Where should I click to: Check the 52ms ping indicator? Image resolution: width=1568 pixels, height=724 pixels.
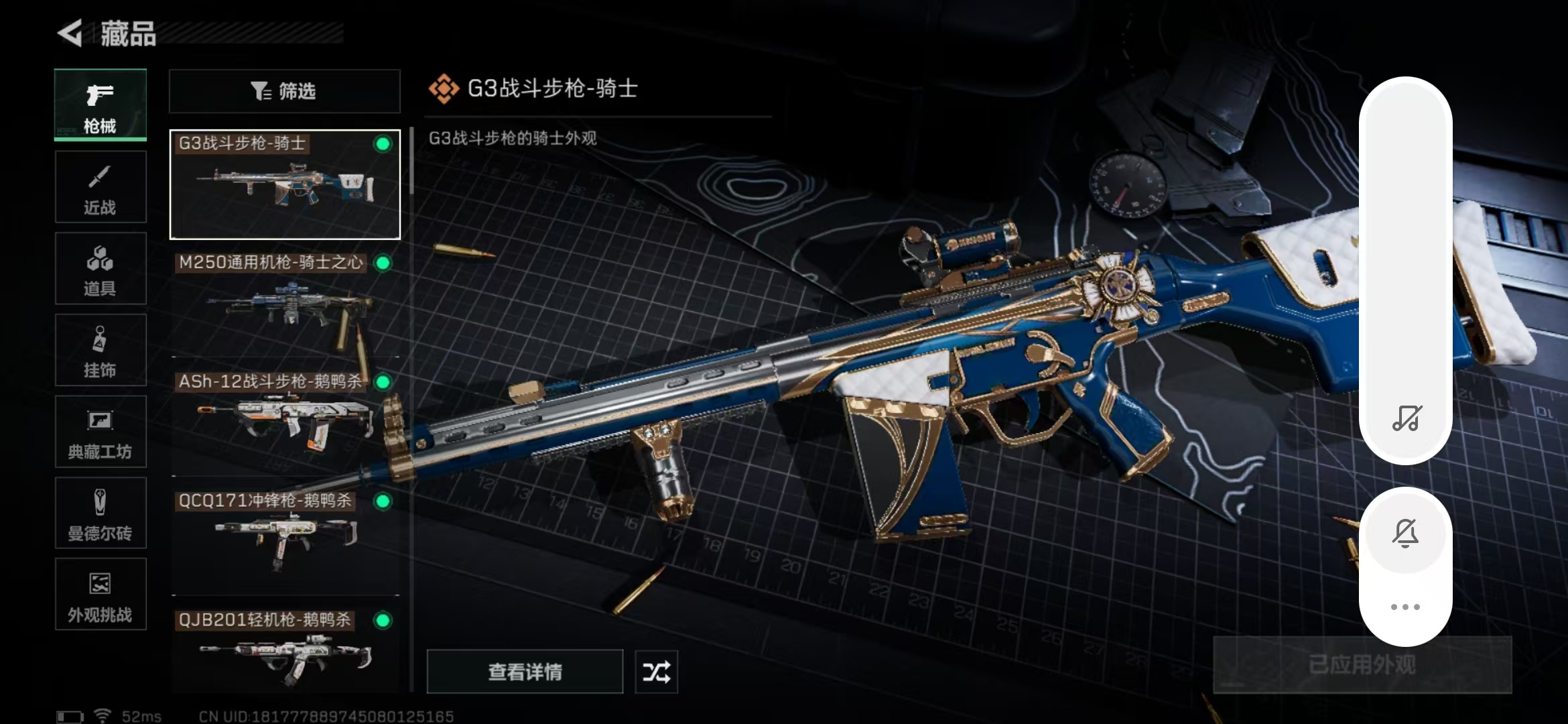tap(141, 715)
